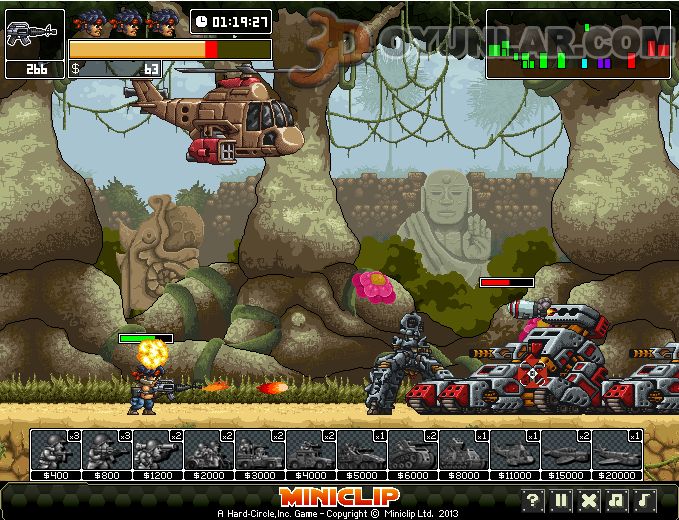
Task: Select the $20000 unit slot
Action: 617,451
